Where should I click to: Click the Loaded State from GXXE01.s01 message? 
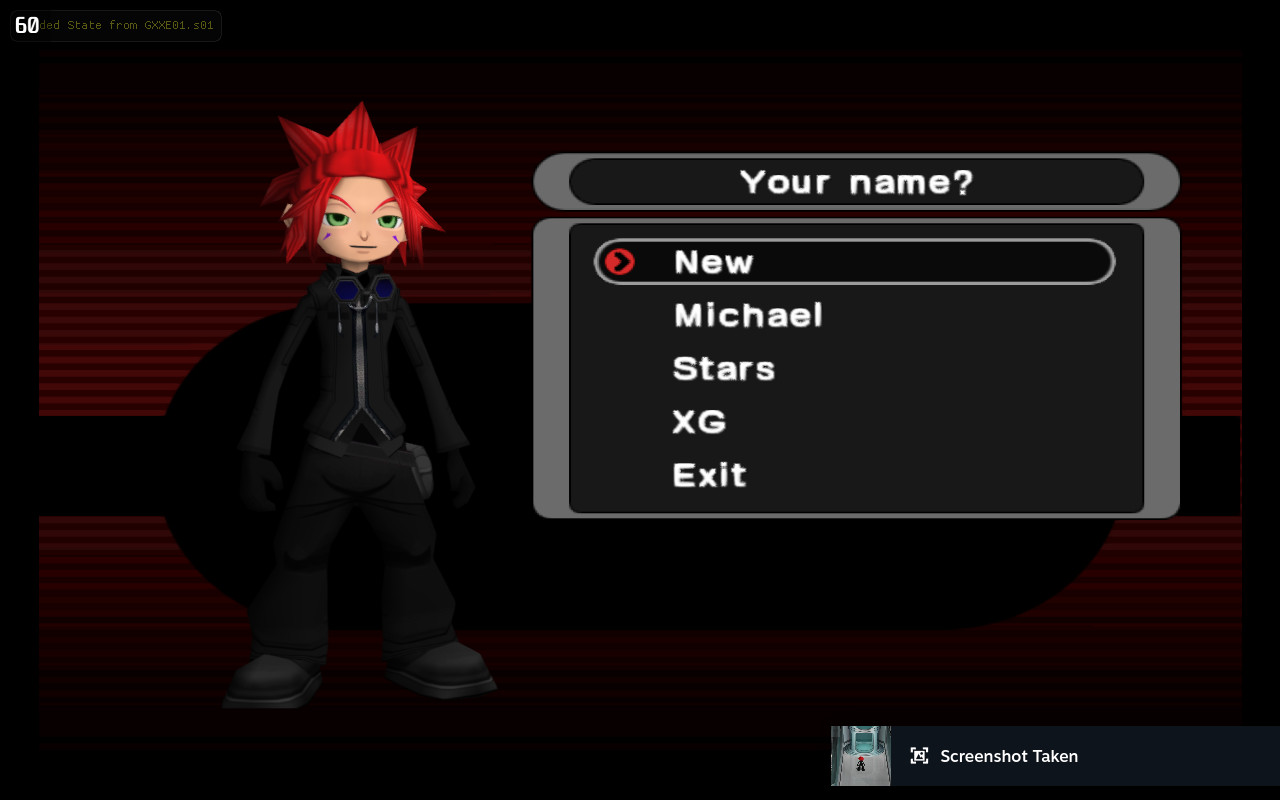point(120,25)
